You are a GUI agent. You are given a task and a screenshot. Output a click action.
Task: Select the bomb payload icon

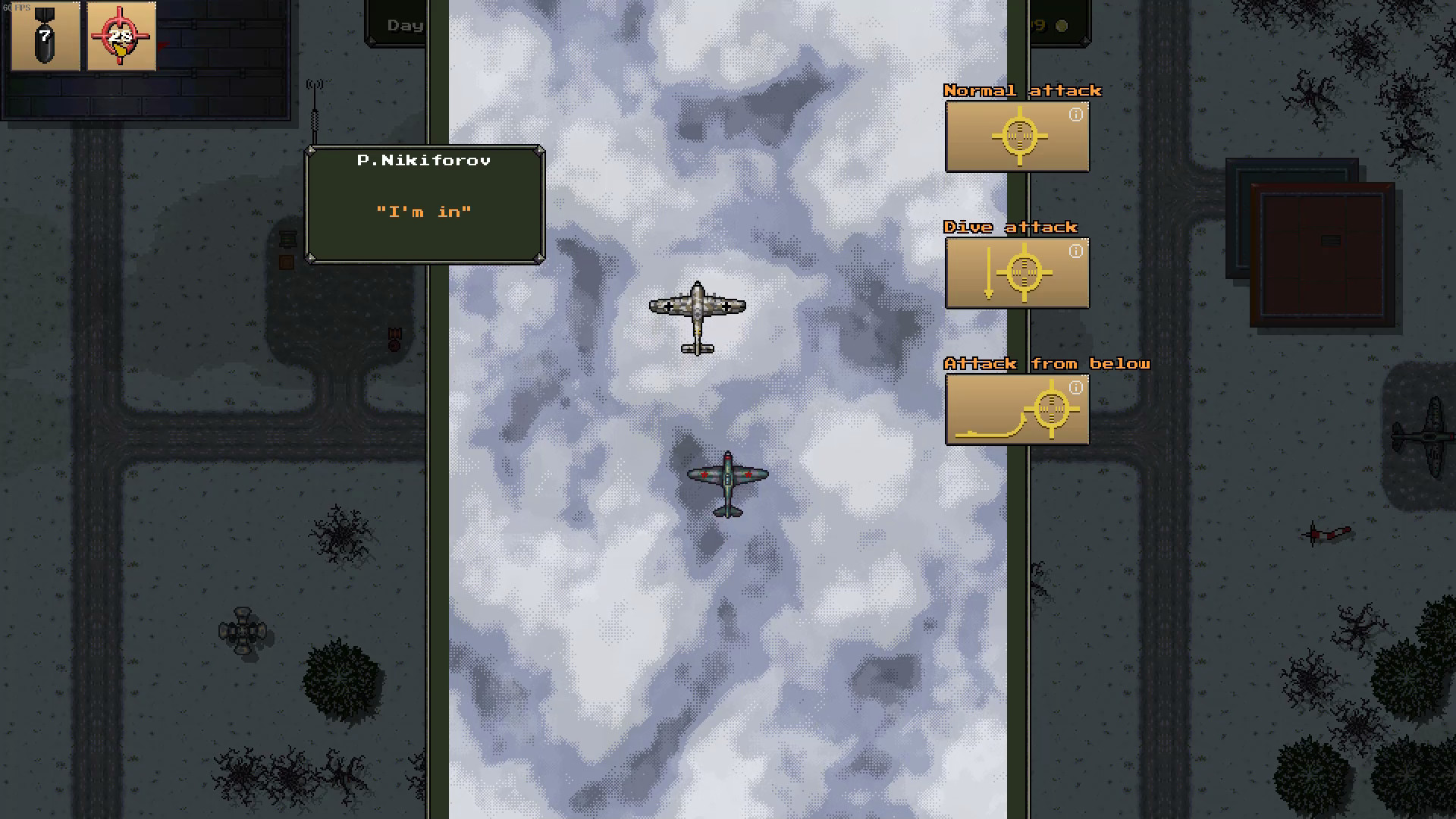(43, 35)
